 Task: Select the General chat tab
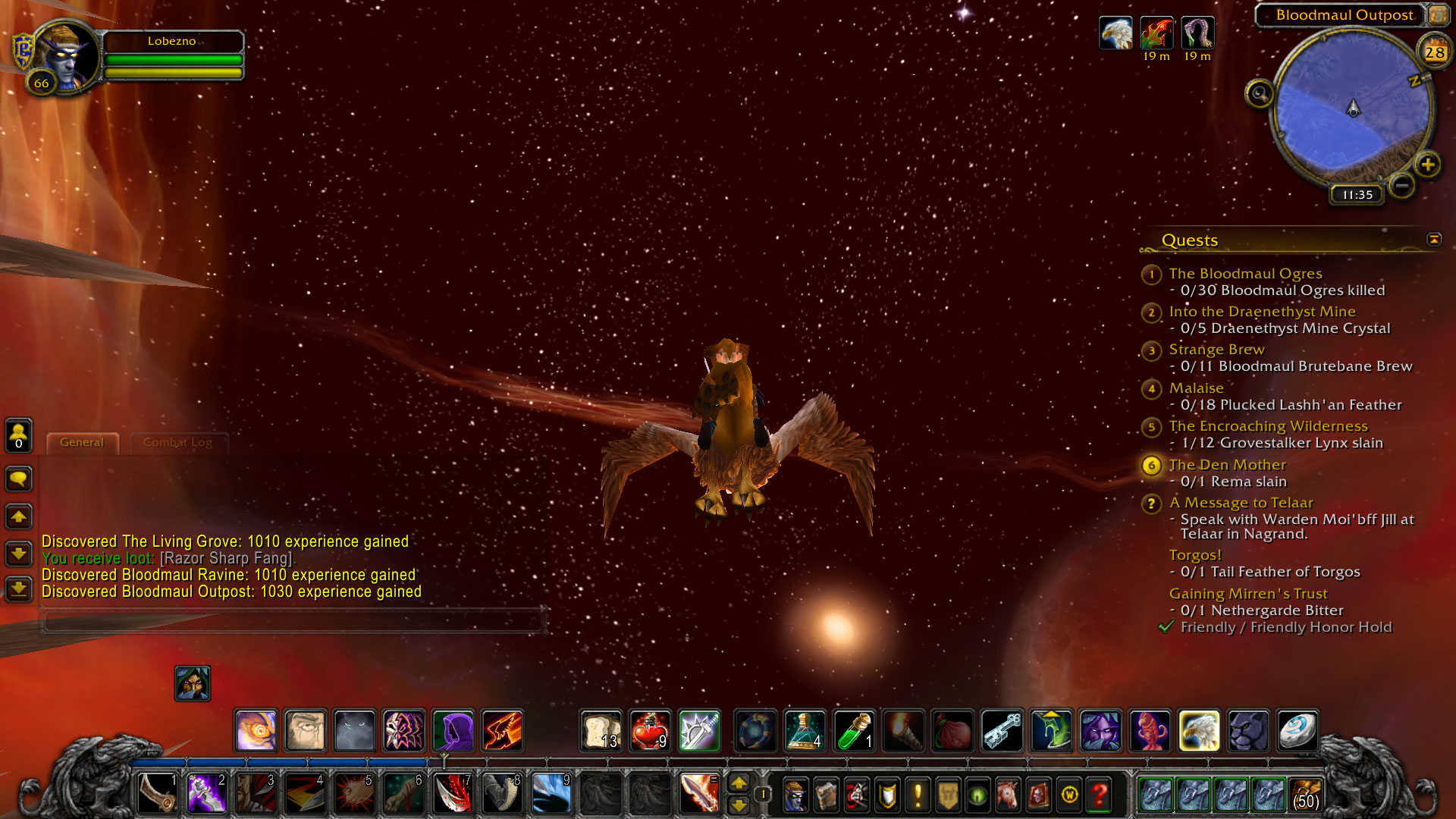click(x=82, y=442)
